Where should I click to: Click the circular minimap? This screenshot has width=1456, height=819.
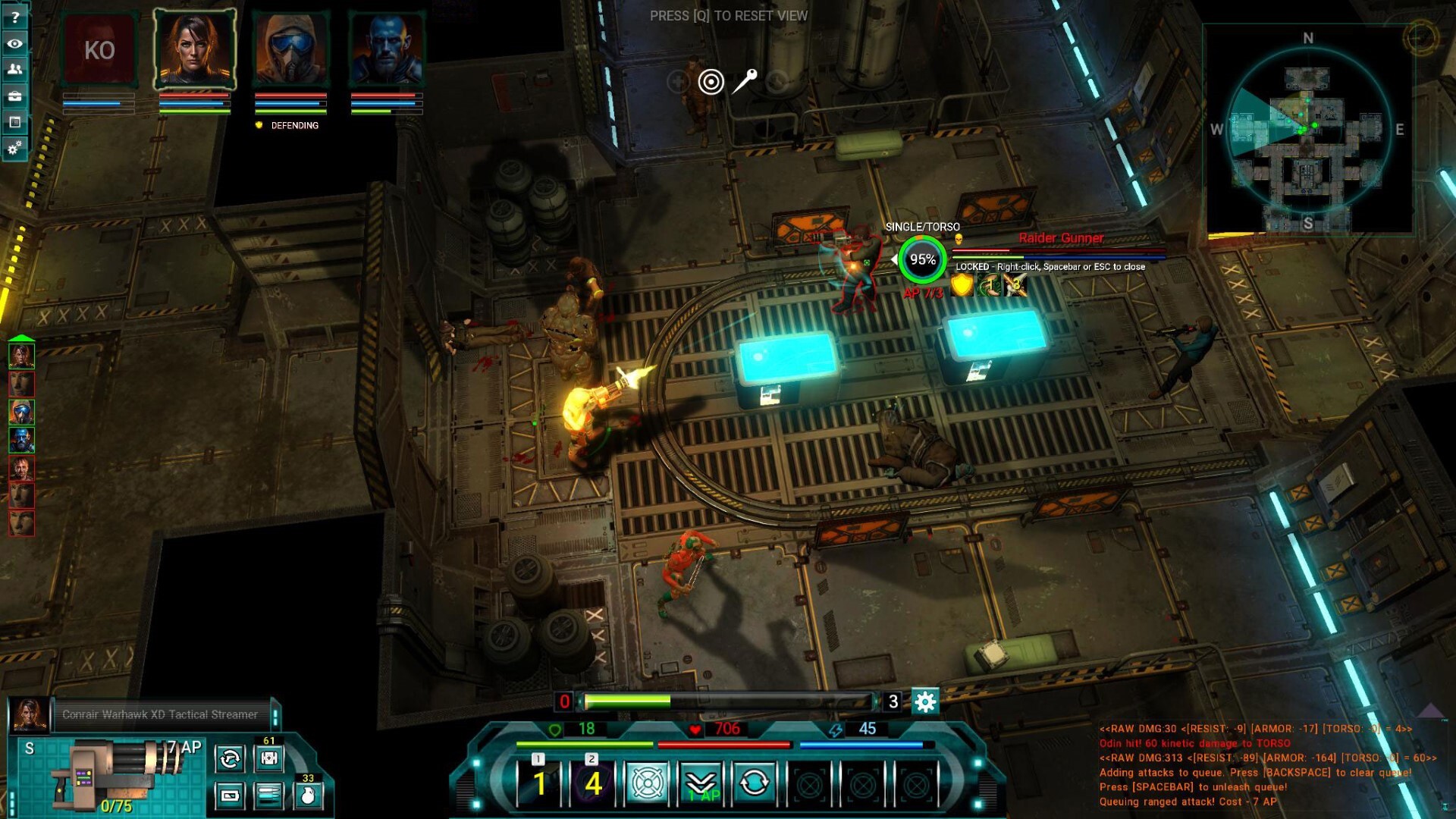coord(1309,129)
